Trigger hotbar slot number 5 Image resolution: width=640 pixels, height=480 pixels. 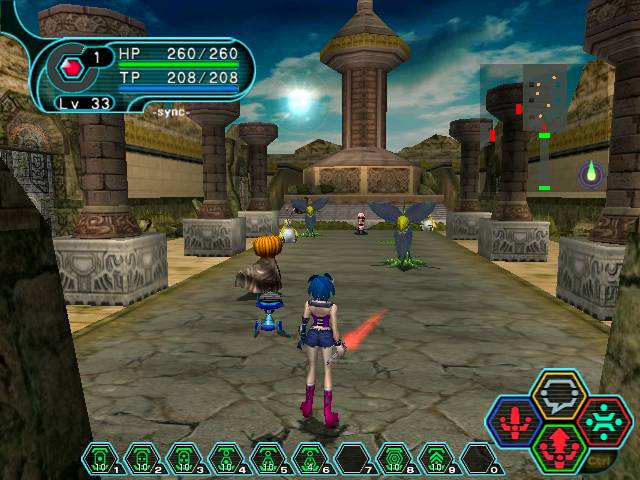pos(268,459)
